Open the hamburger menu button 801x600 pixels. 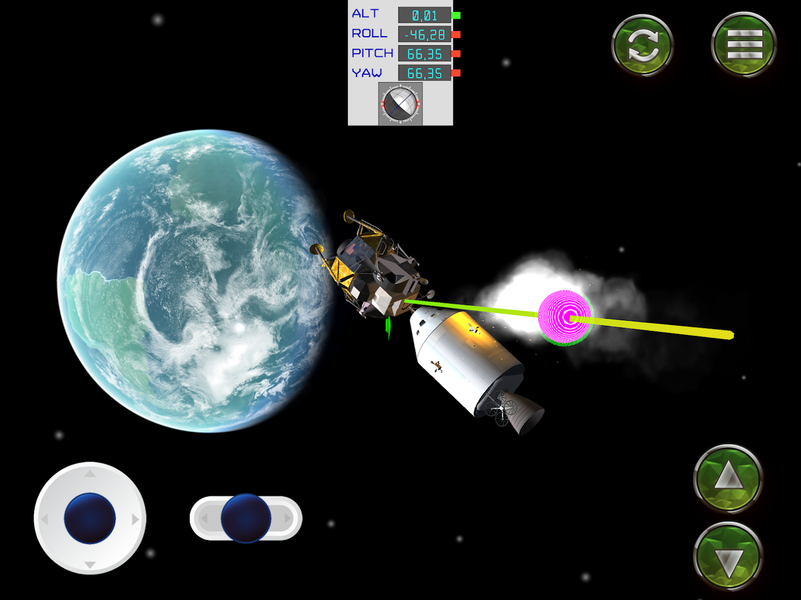744,44
